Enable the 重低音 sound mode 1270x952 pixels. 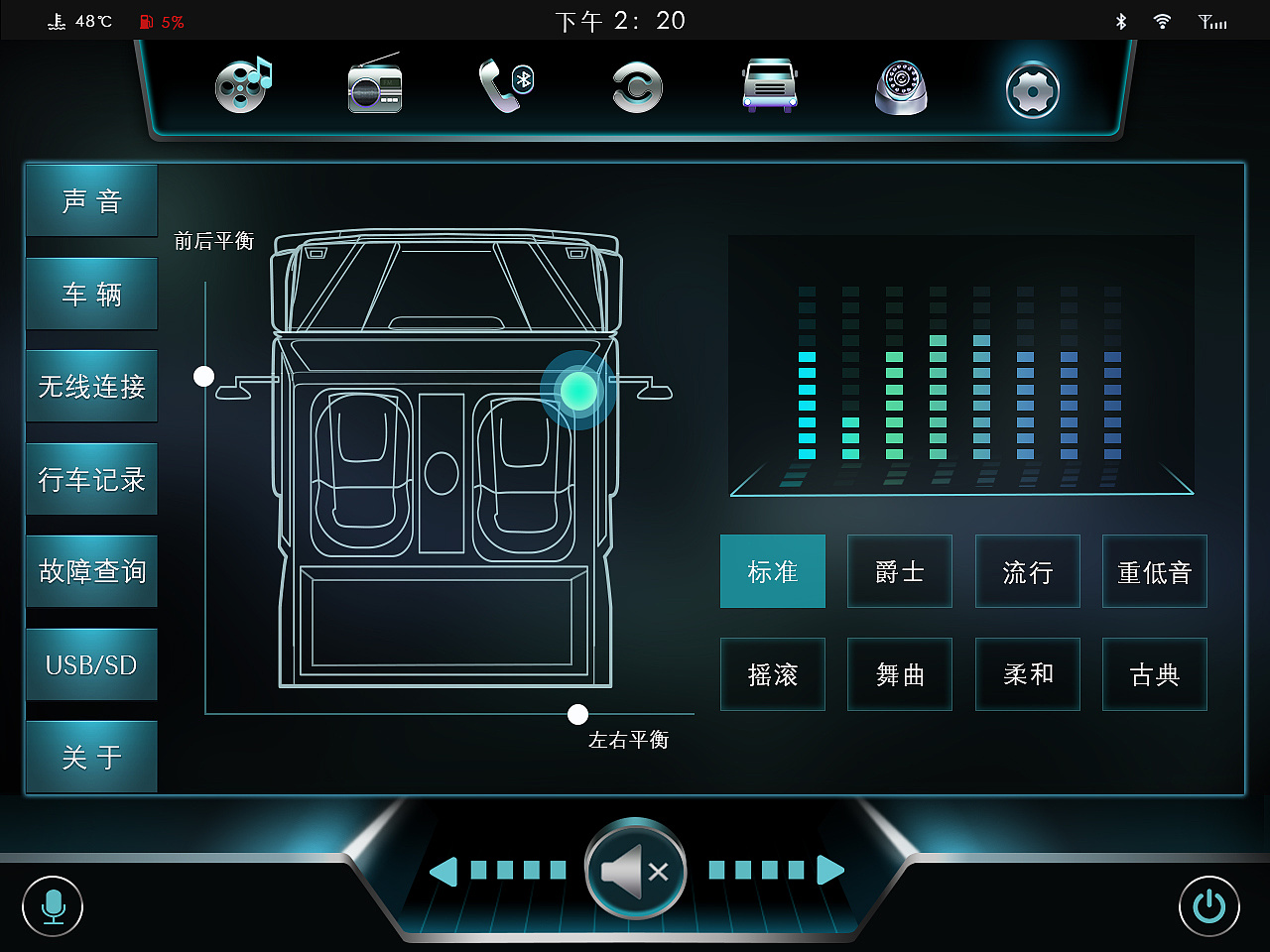click(1154, 571)
